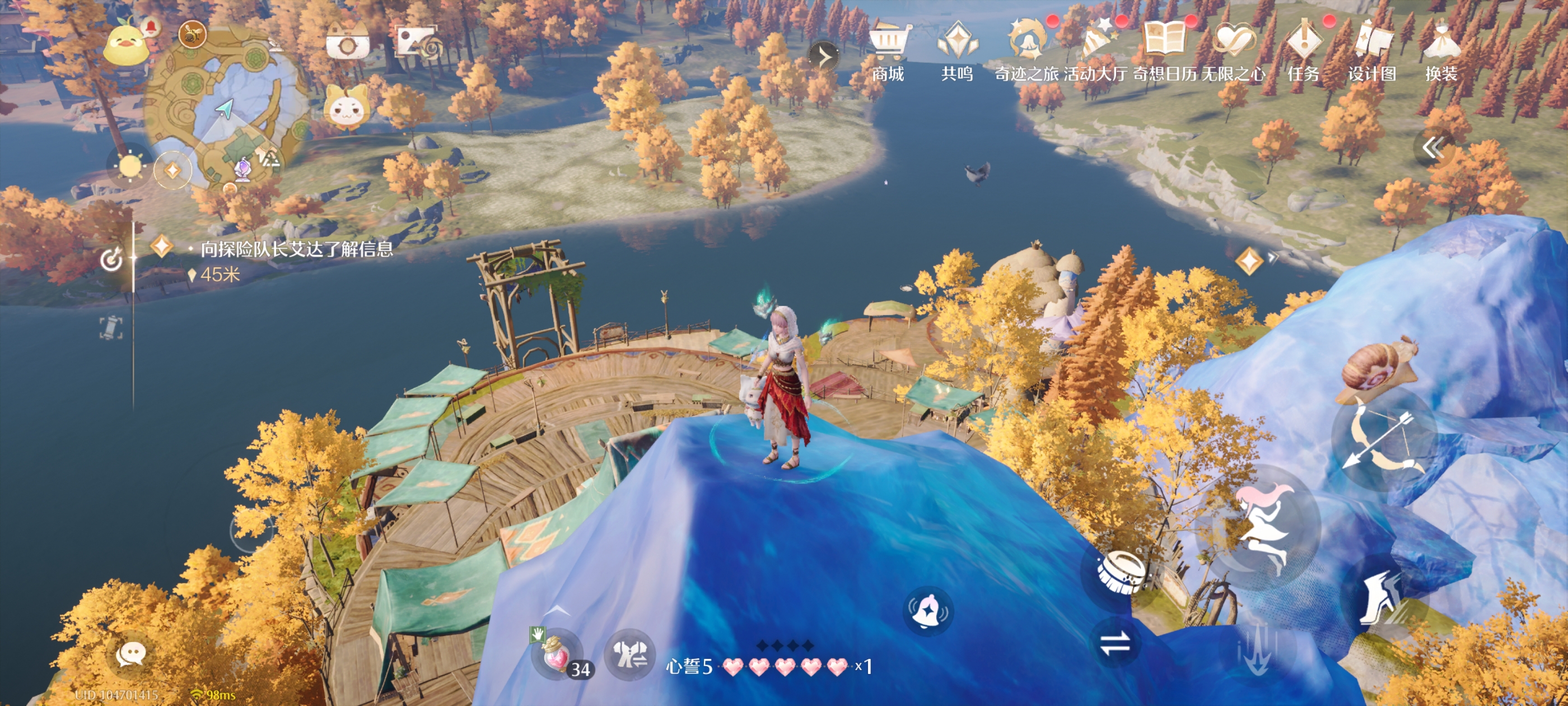This screenshot has height=706, width=1568.
Task: Open the chat bubble button
Action: click(x=130, y=655)
